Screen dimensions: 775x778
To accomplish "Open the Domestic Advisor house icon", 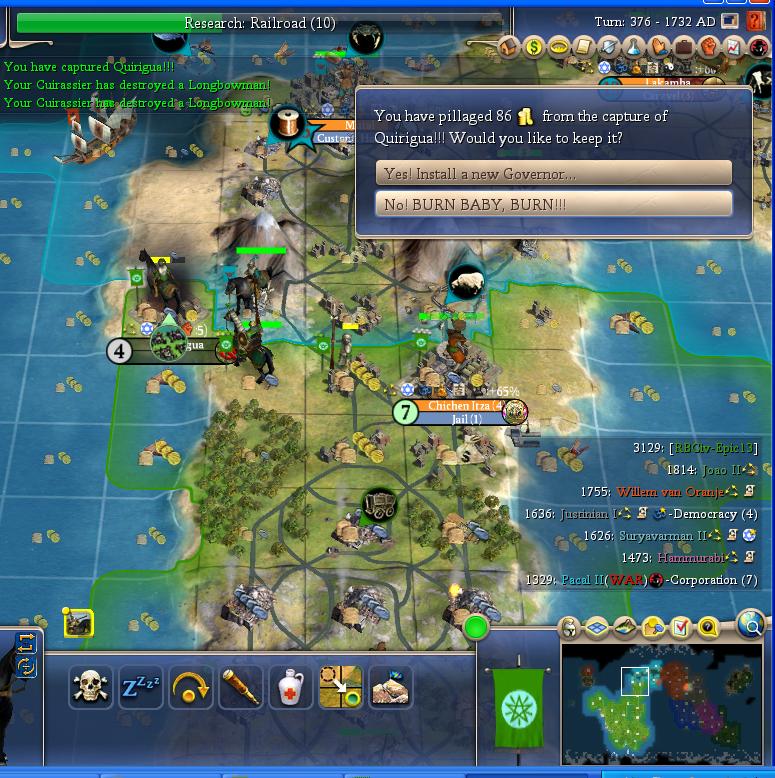I will tap(509, 47).
